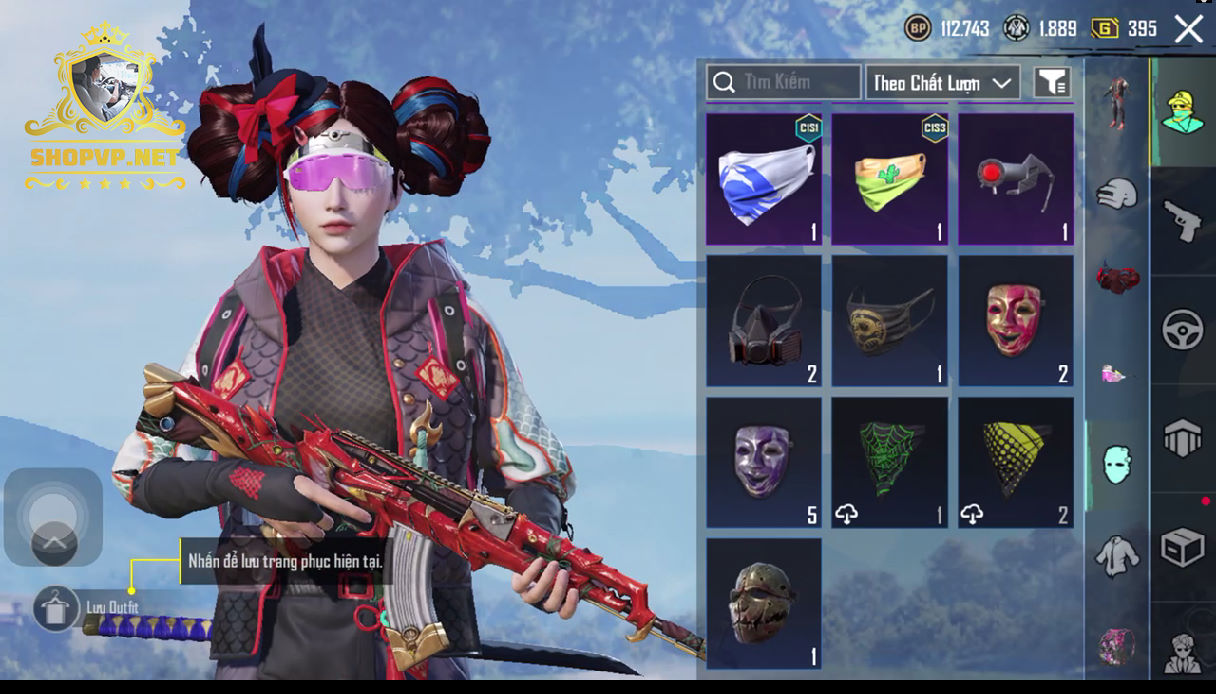The height and width of the screenshot is (694, 1216).
Task: Select the black mask with gold emblem
Action: pos(890,321)
